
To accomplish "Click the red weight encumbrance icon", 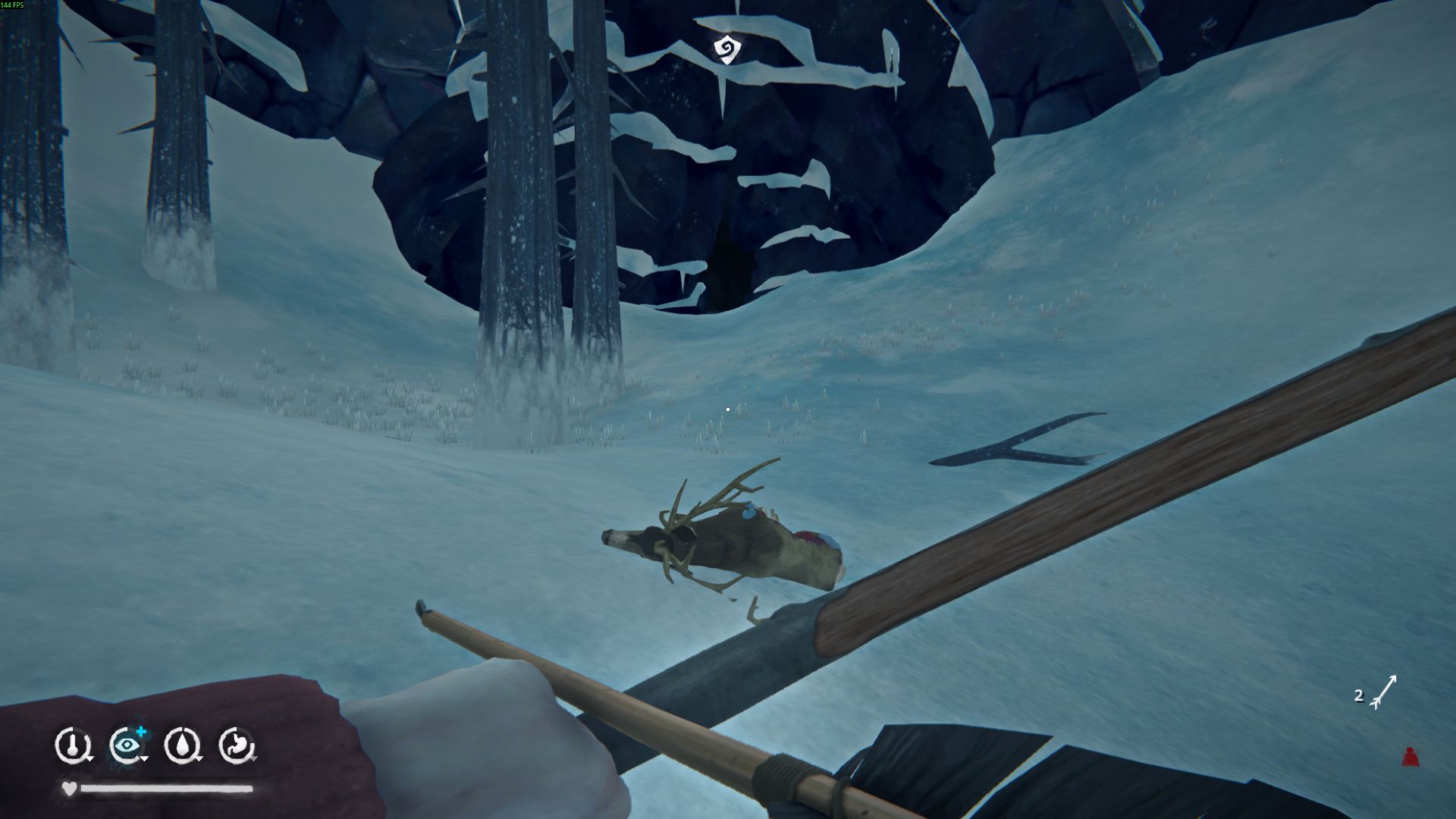I will (x=1410, y=757).
